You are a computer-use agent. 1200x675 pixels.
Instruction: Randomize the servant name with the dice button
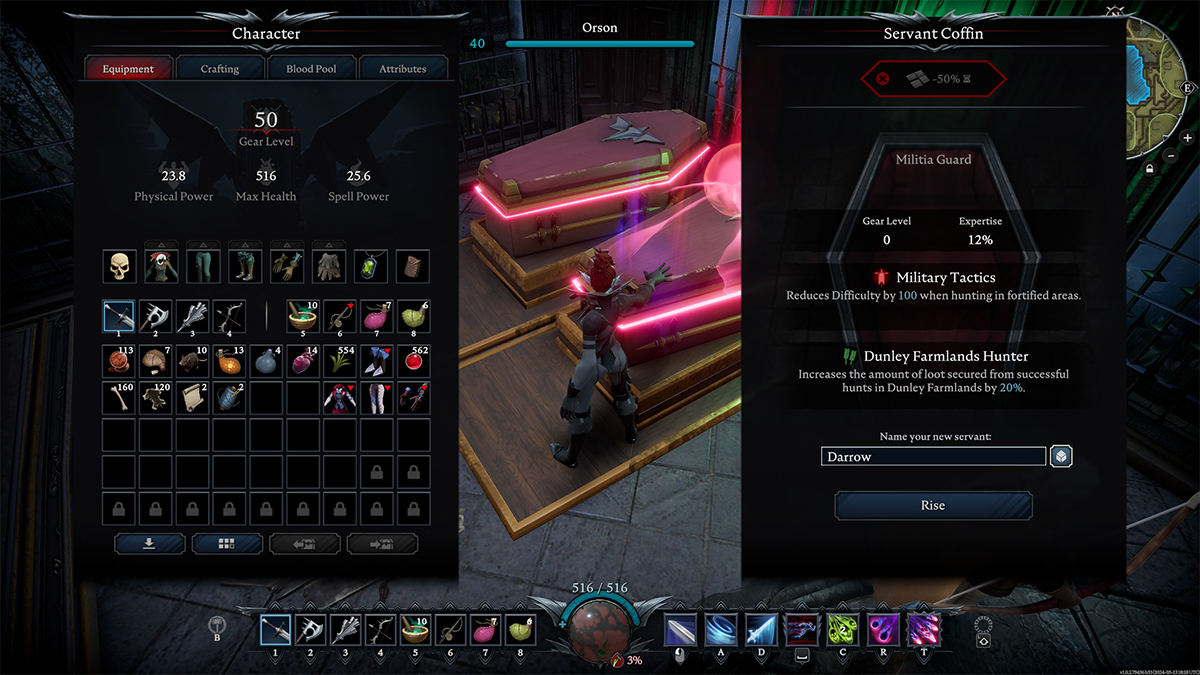(x=1061, y=457)
